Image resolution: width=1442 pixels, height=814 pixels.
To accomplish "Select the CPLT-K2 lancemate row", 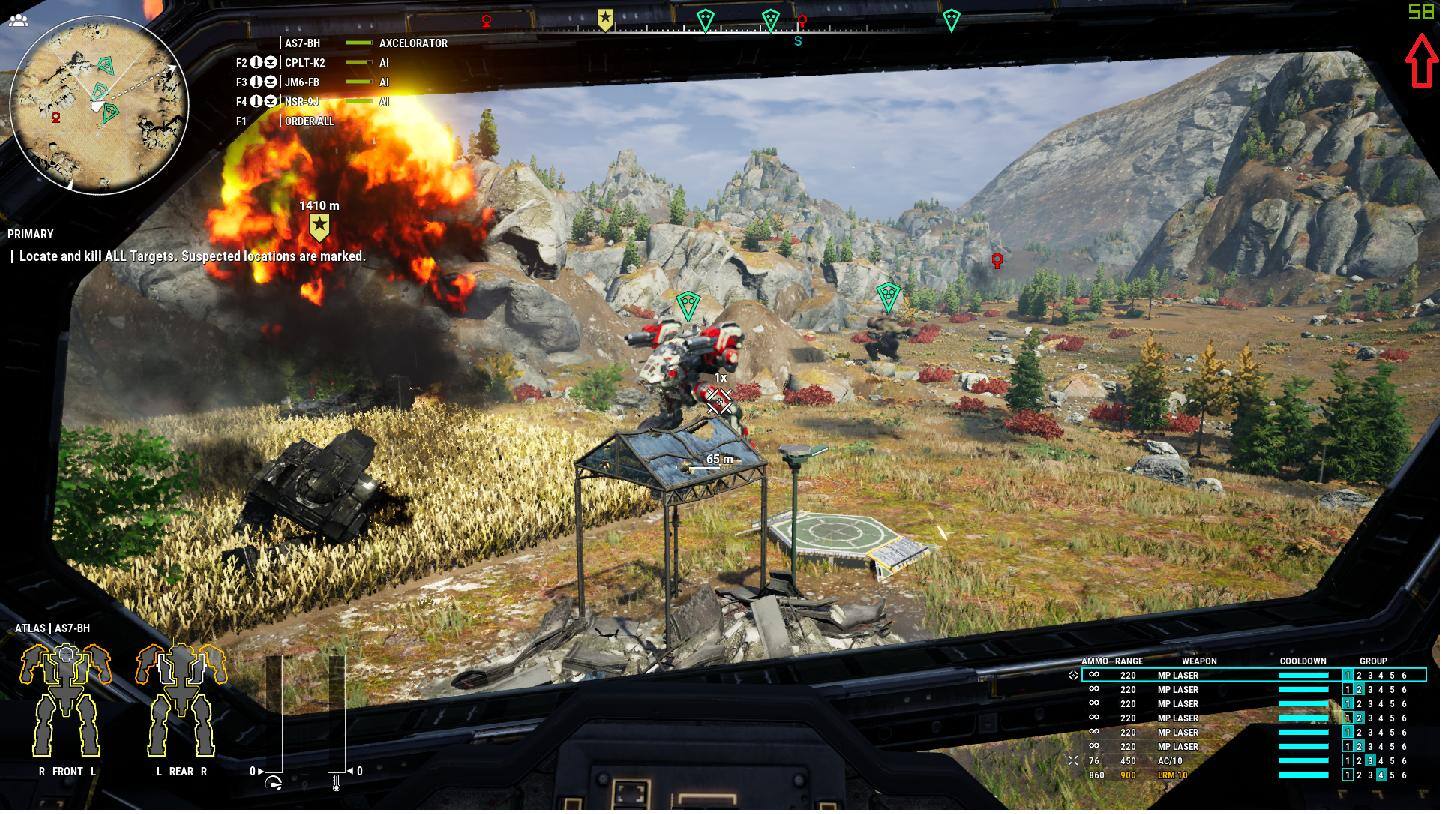I will coord(305,62).
